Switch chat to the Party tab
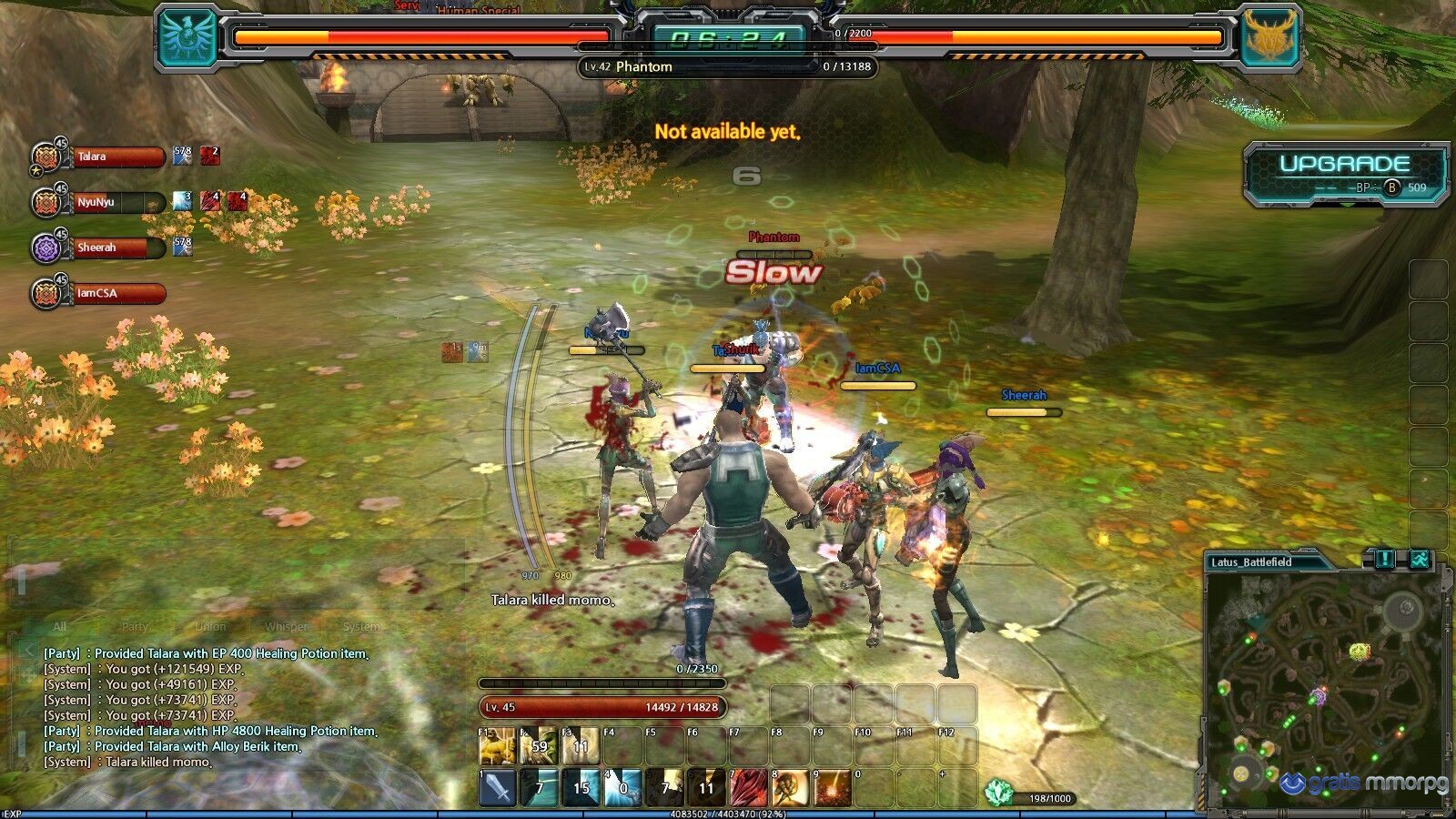This screenshot has width=1456, height=819. (135, 626)
